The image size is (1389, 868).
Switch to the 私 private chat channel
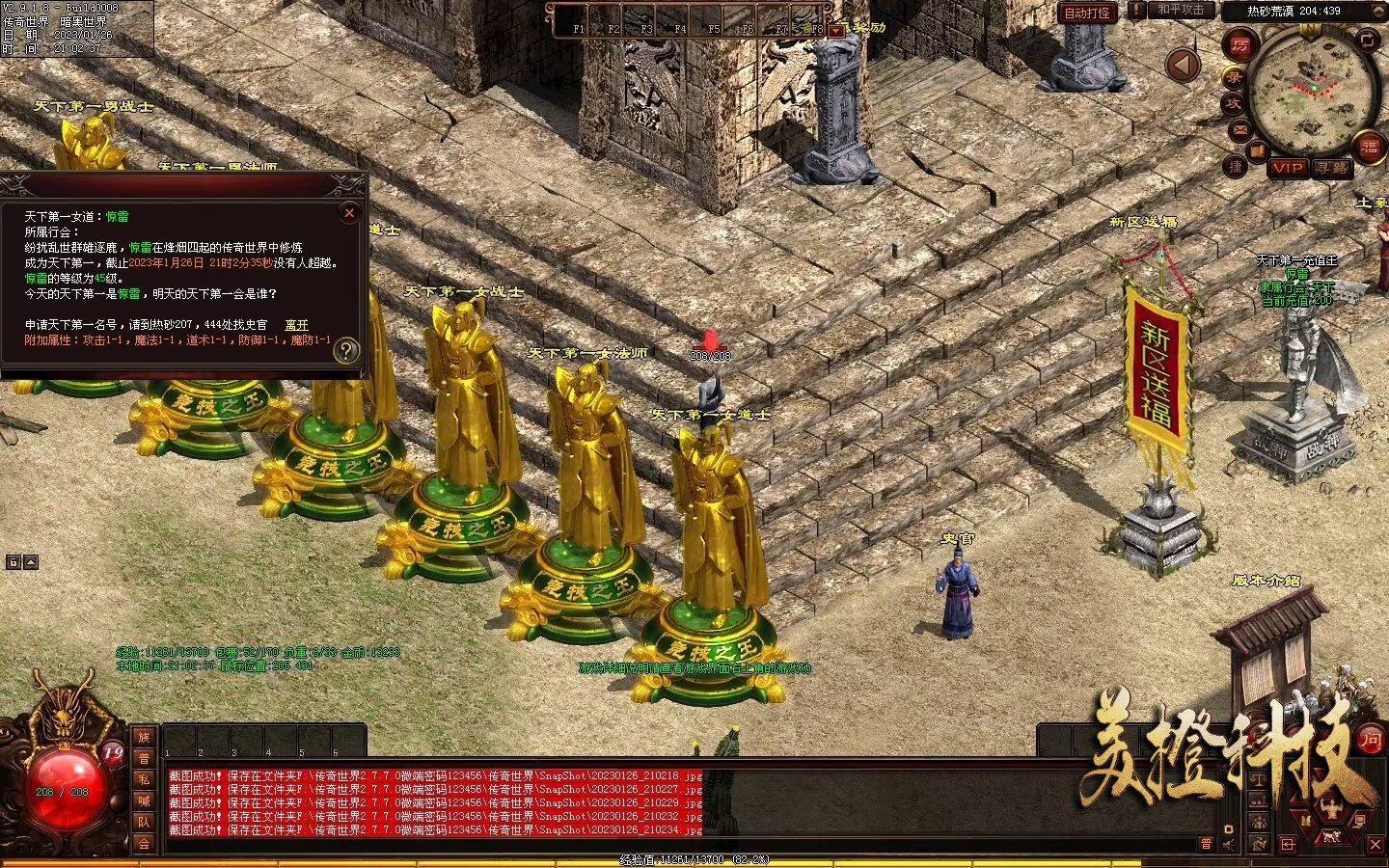[x=144, y=779]
